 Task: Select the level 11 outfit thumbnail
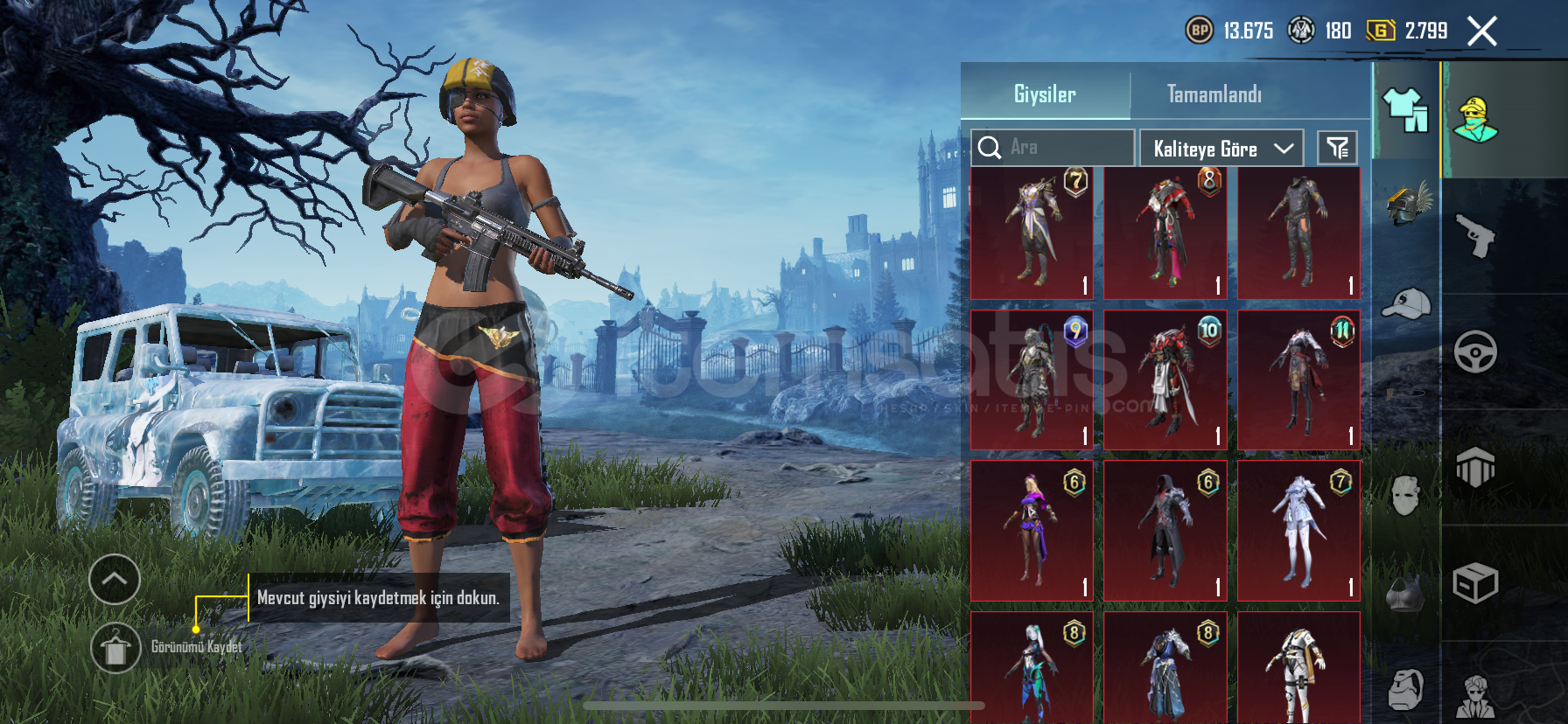coord(1298,380)
